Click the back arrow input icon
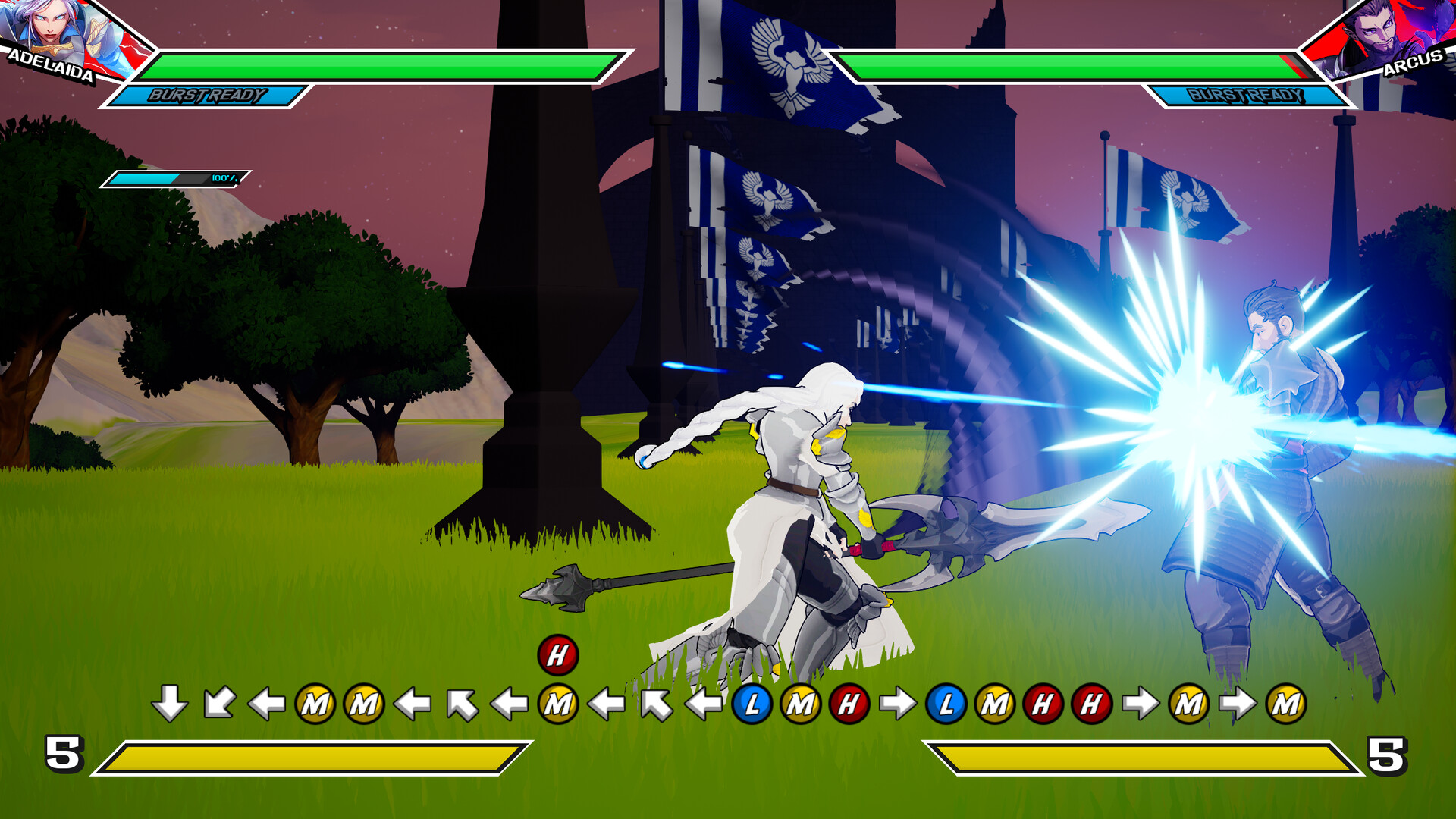Viewport: 1456px width, 819px height. [x=265, y=704]
